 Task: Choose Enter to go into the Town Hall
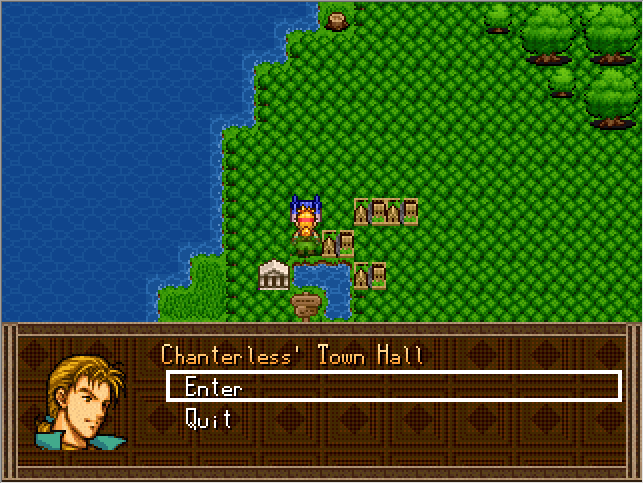click(x=213, y=388)
